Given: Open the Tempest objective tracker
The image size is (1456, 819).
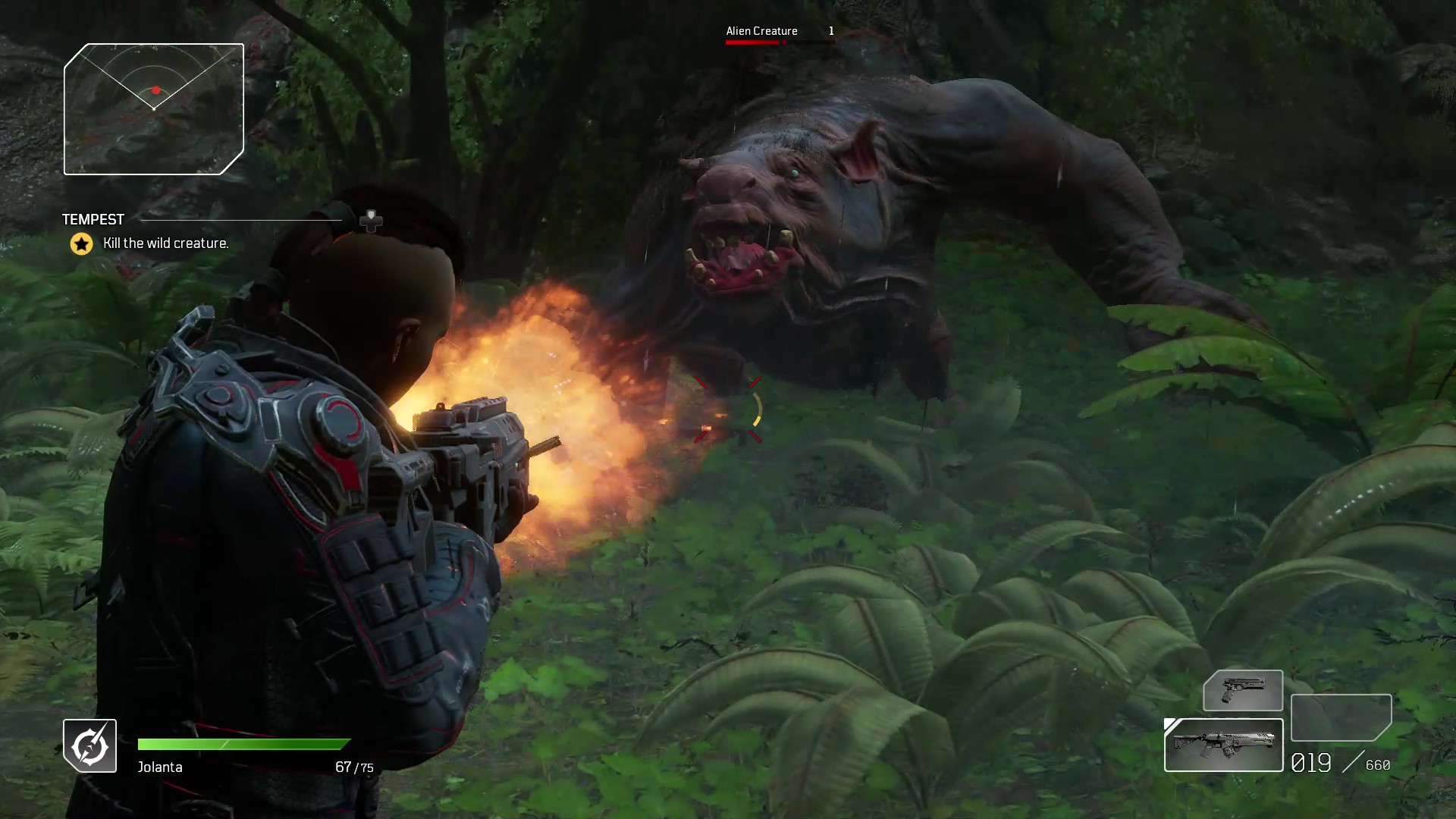Looking at the screenshot, I should coord(93,220).
